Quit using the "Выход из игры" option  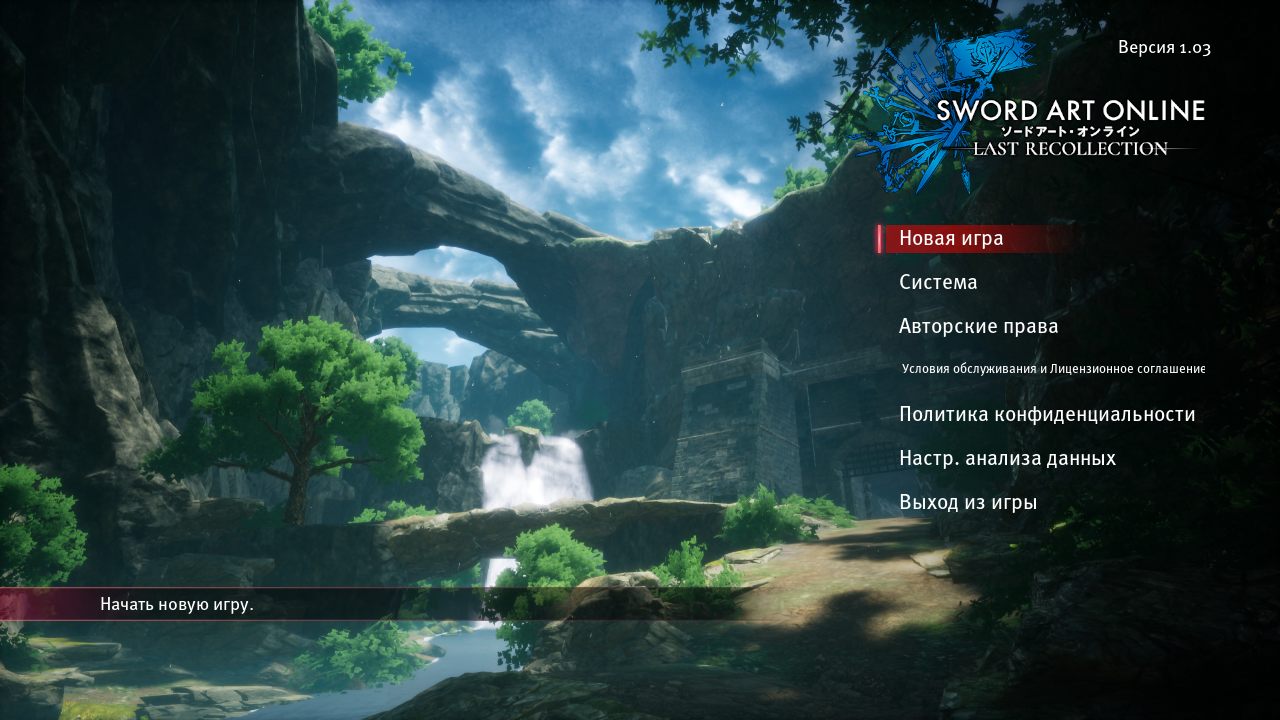[968, 501]
